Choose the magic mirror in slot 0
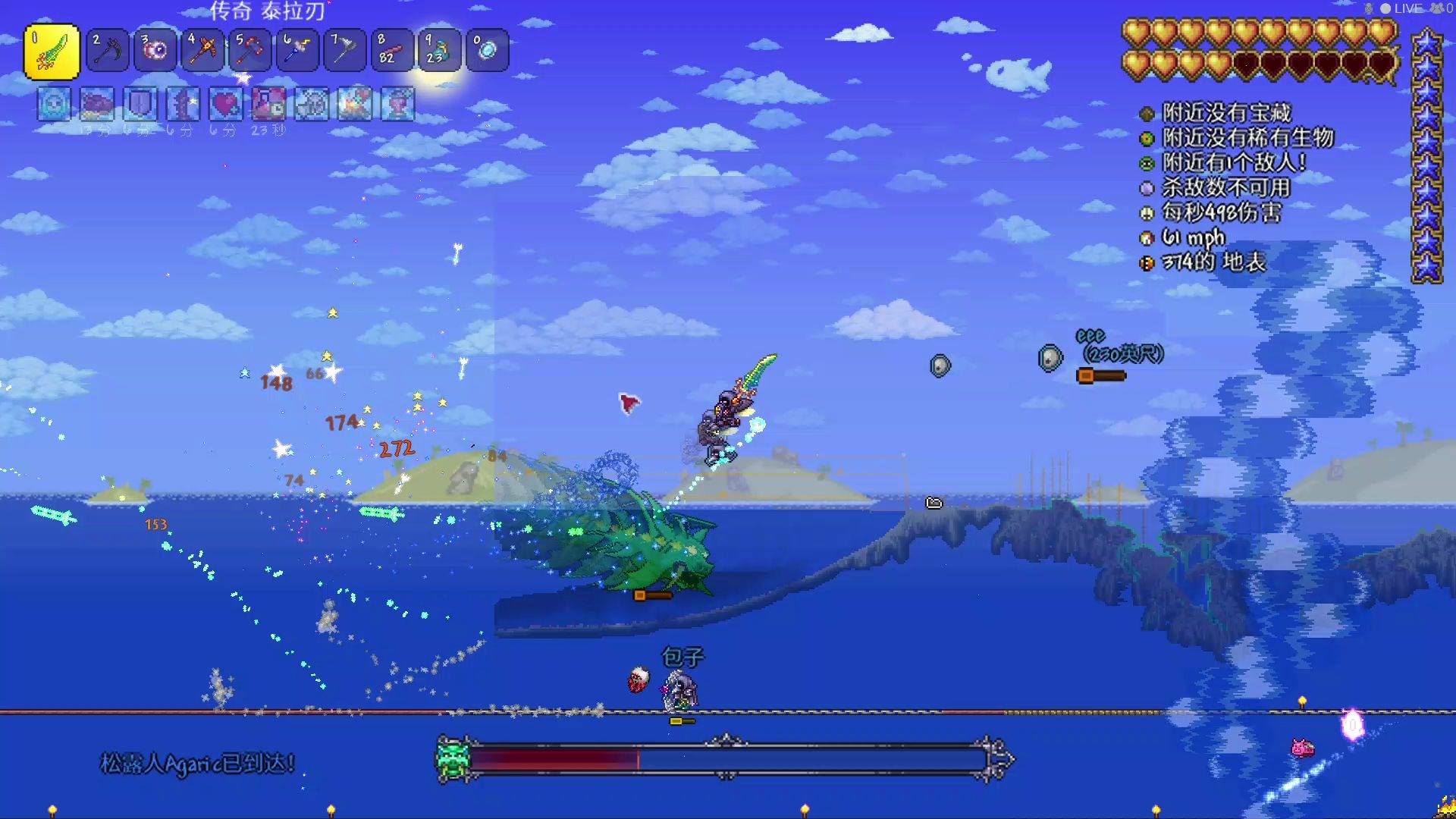The width and height of the screenshot is (1456, 819). (487, 51)
